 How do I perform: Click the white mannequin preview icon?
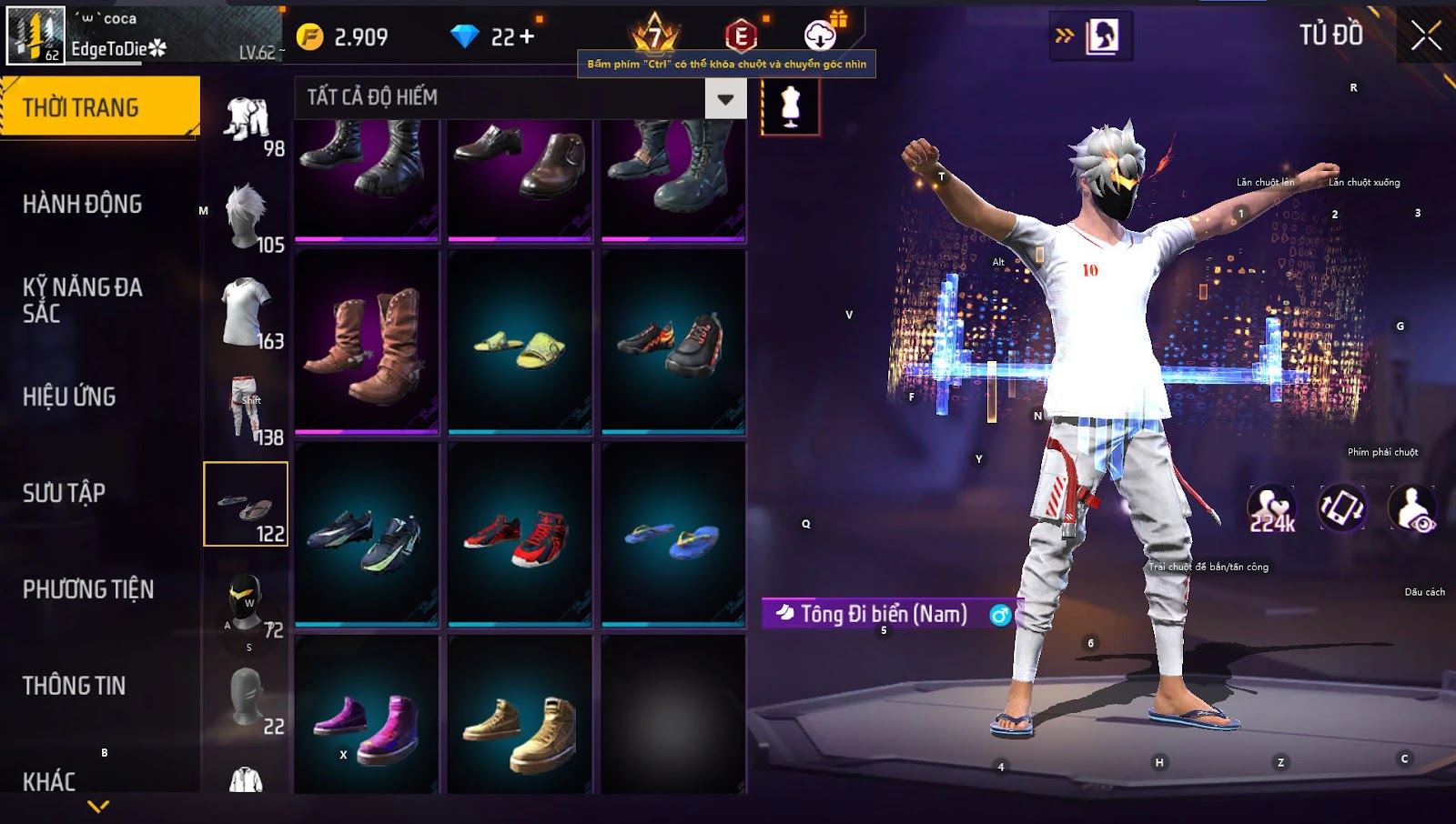(x=790, y=107)
